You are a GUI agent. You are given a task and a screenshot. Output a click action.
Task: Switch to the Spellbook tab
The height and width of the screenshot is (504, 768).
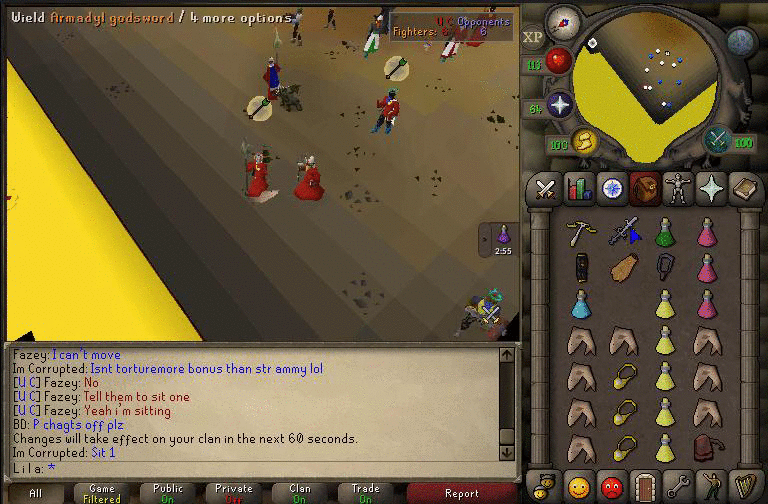[744, 188]
